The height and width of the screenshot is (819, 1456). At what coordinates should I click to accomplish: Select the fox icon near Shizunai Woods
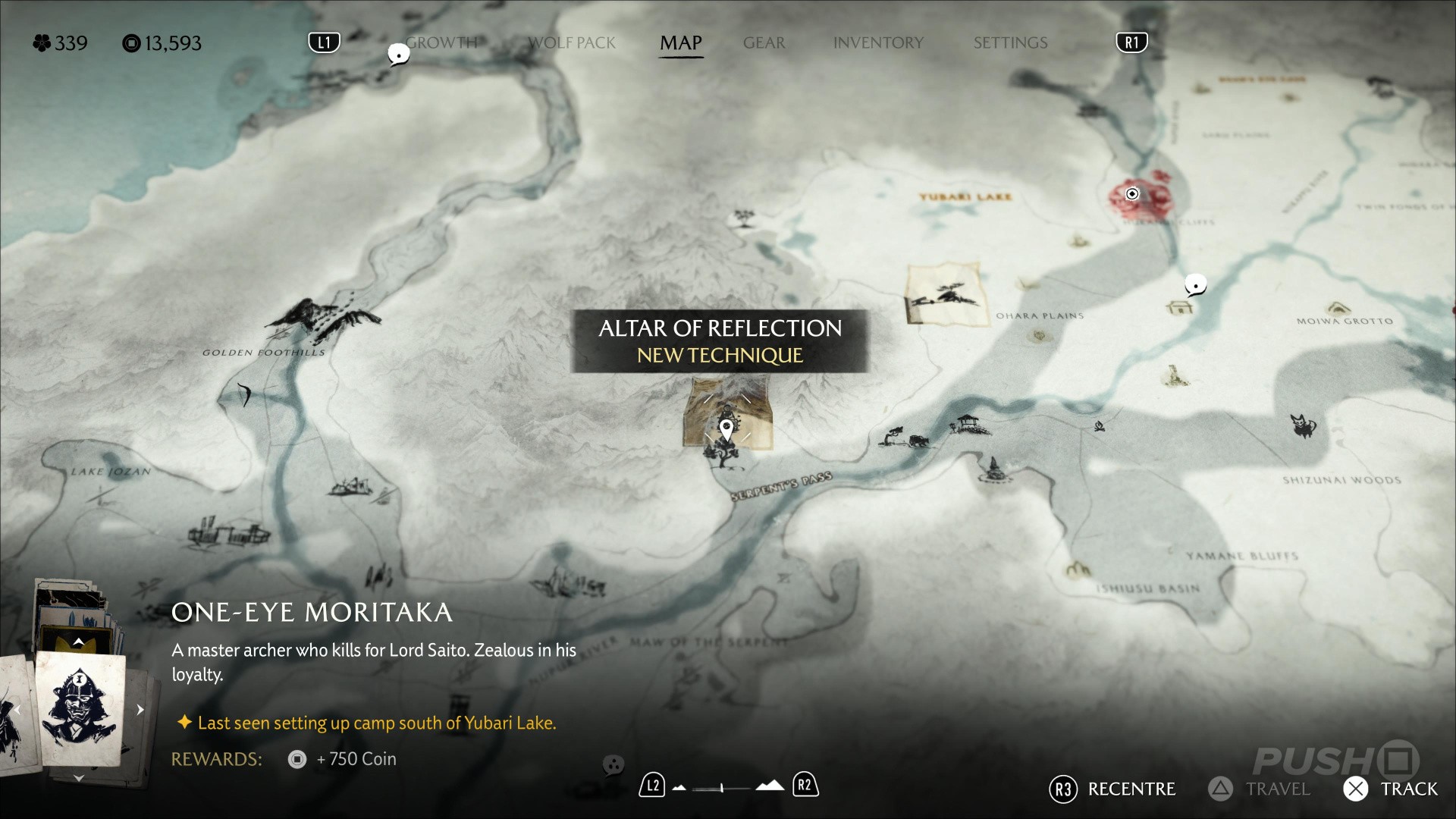pos(1303,425)
